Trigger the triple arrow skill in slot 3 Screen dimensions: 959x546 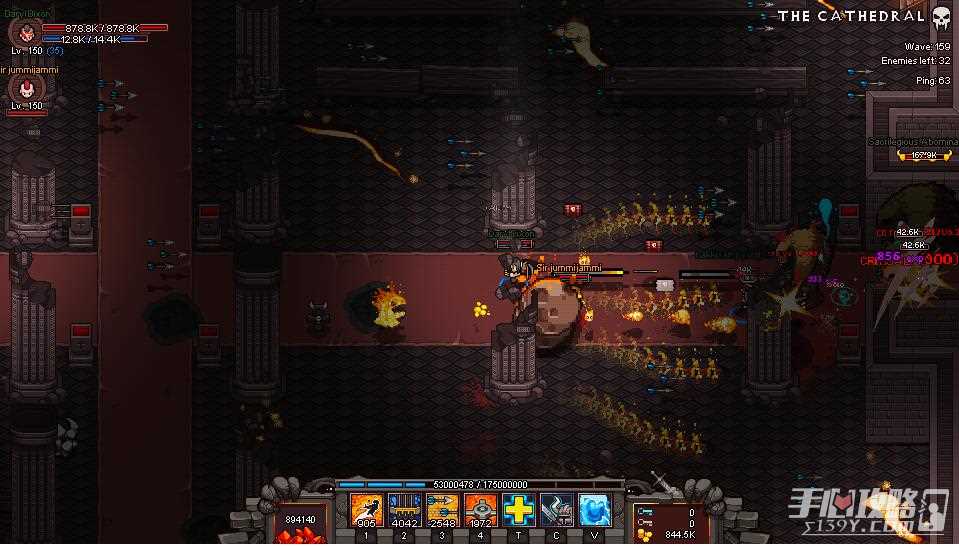click(442, 511)
